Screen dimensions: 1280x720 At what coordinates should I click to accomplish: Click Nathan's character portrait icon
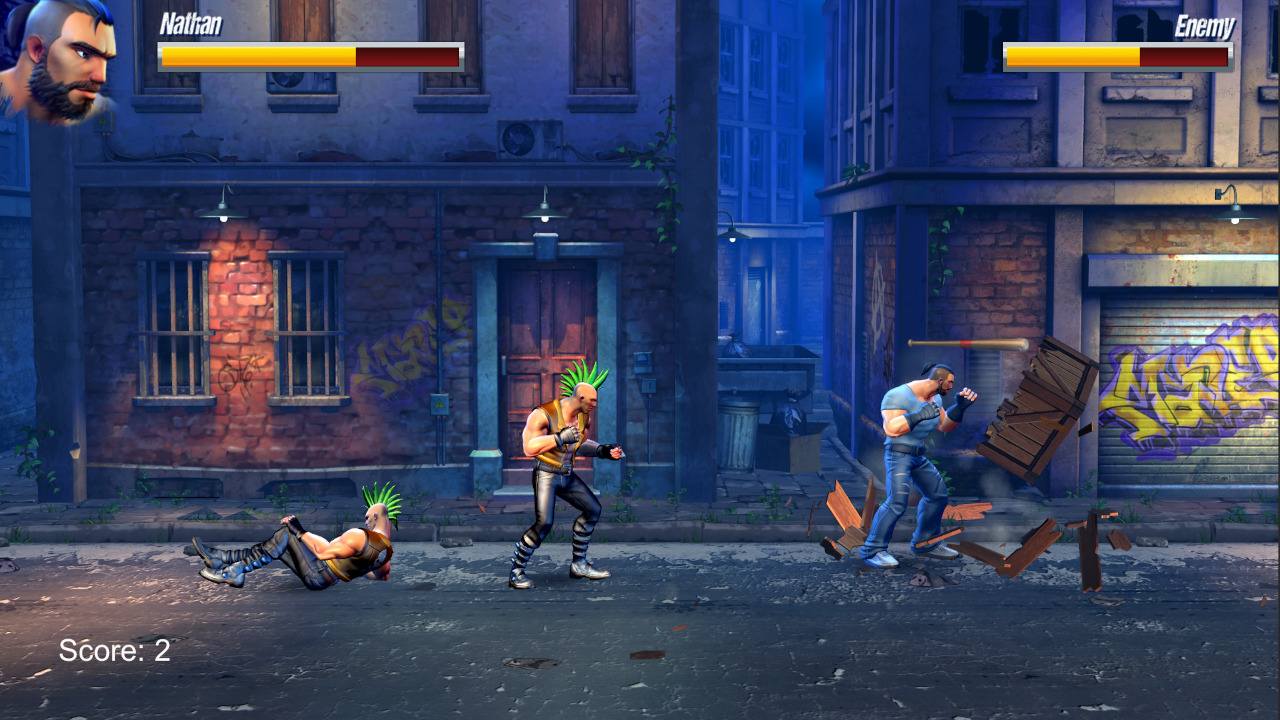(60, 65)
